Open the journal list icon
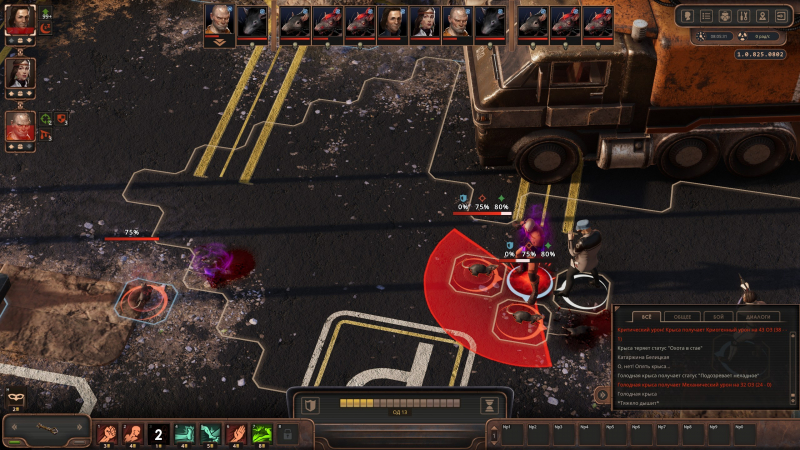 click(707, 15)
